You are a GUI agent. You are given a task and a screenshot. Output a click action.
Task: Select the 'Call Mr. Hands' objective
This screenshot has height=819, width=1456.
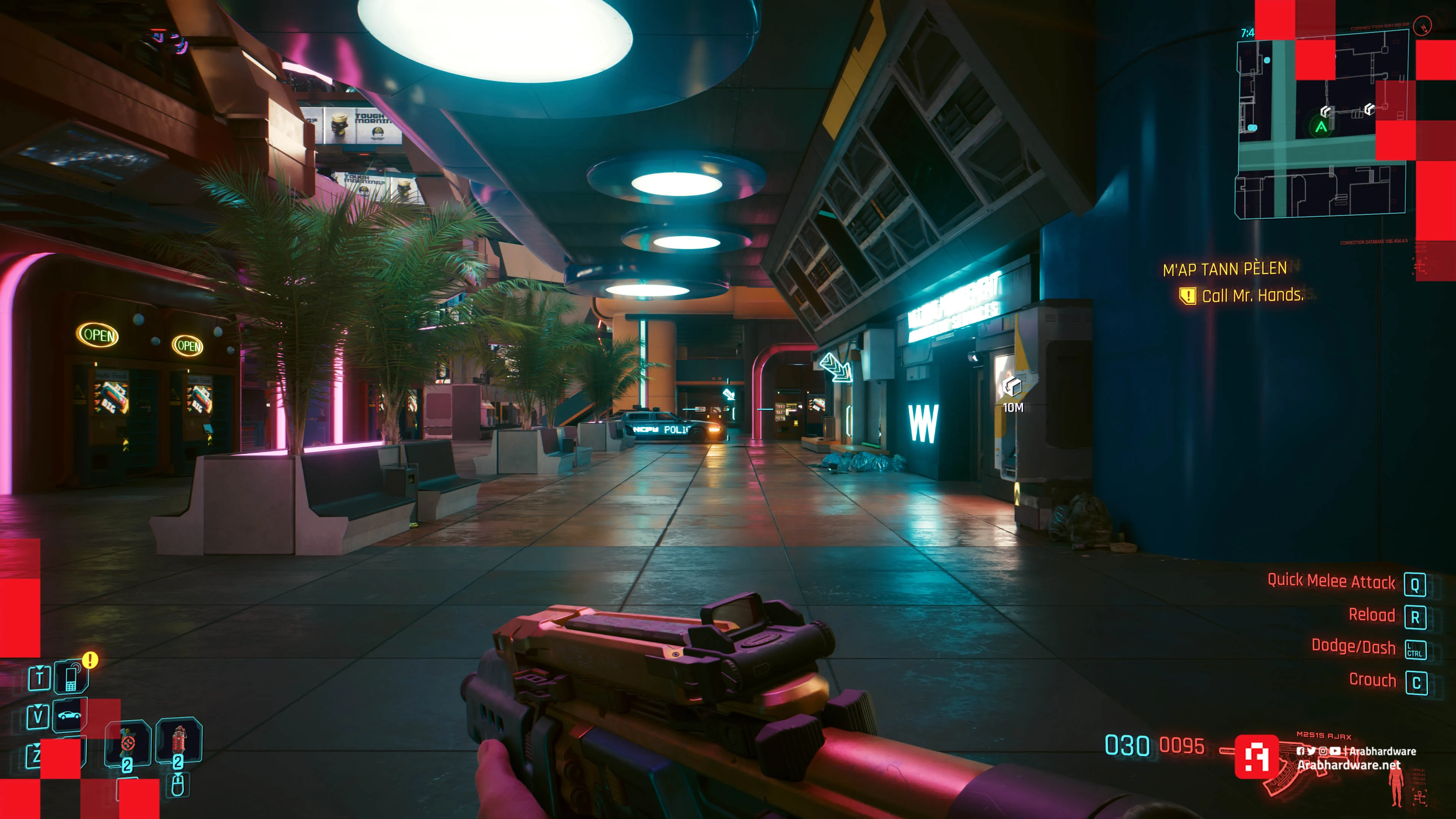point(1252,296)
